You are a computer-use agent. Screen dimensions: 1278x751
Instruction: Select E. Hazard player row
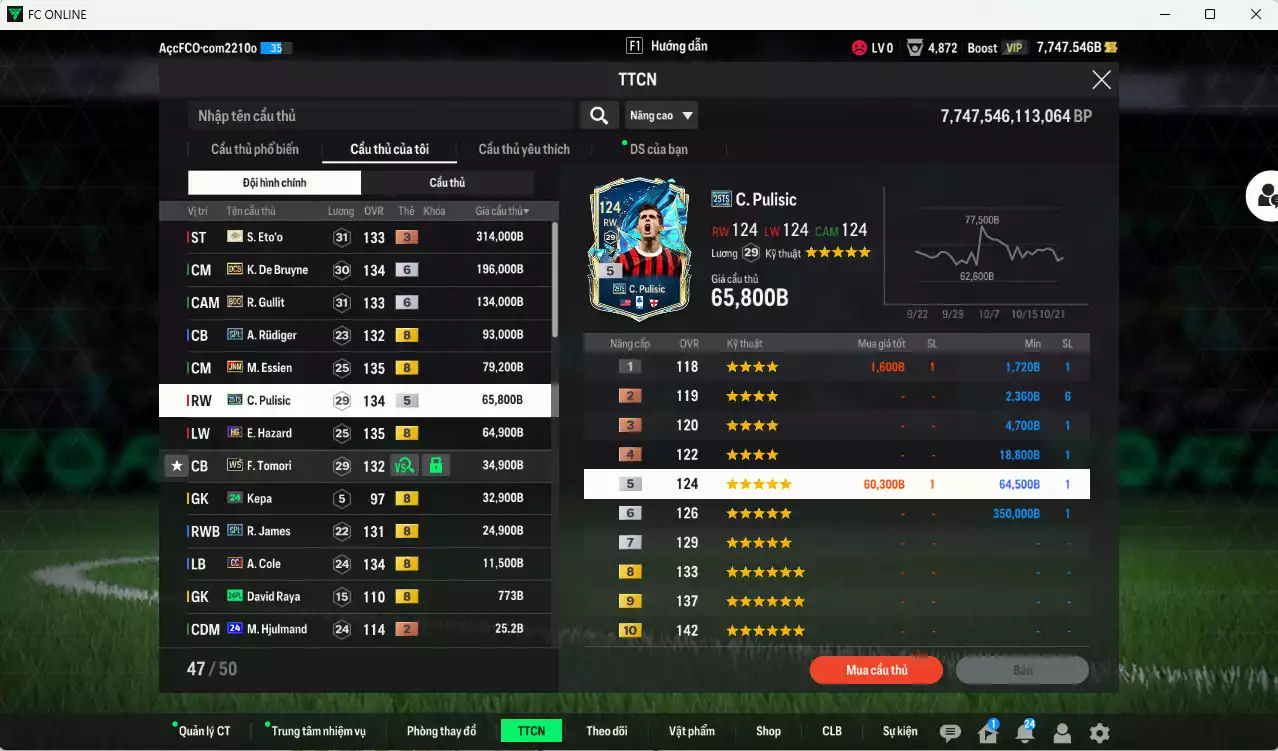coord(355,433)
